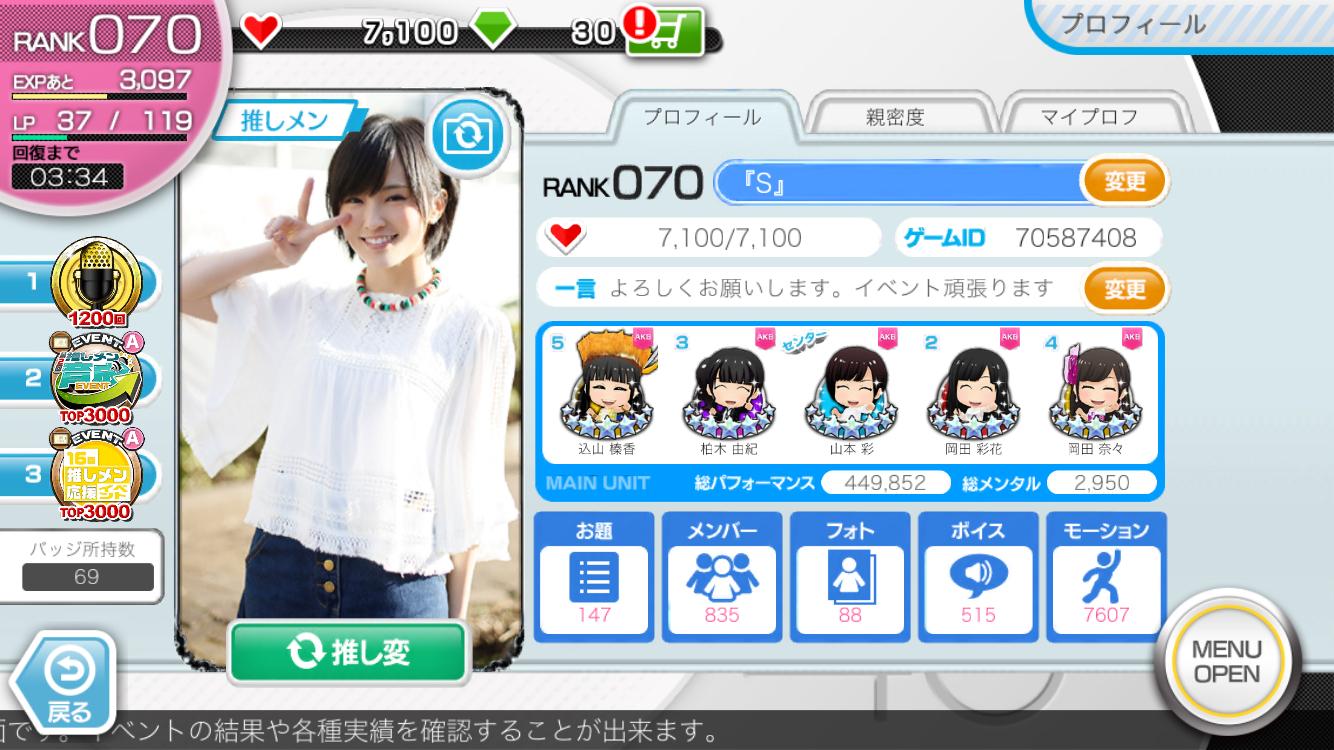
Task: Open the マイプロフ tab
Action: point(1089,117)
